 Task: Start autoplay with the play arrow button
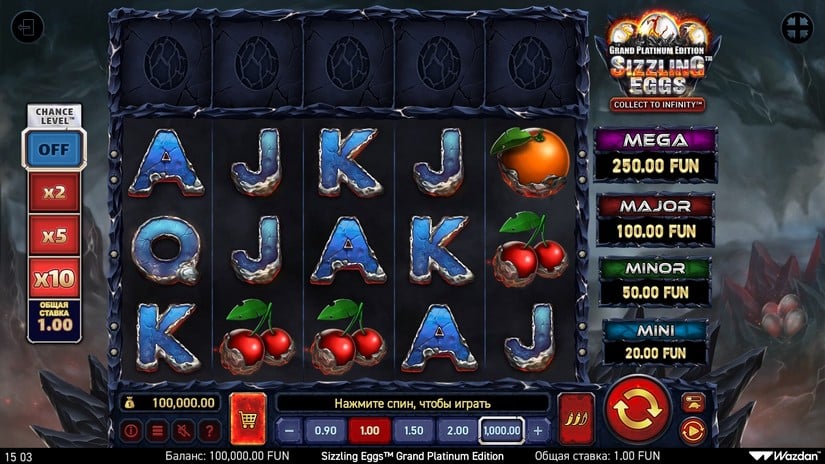[693, 430]
